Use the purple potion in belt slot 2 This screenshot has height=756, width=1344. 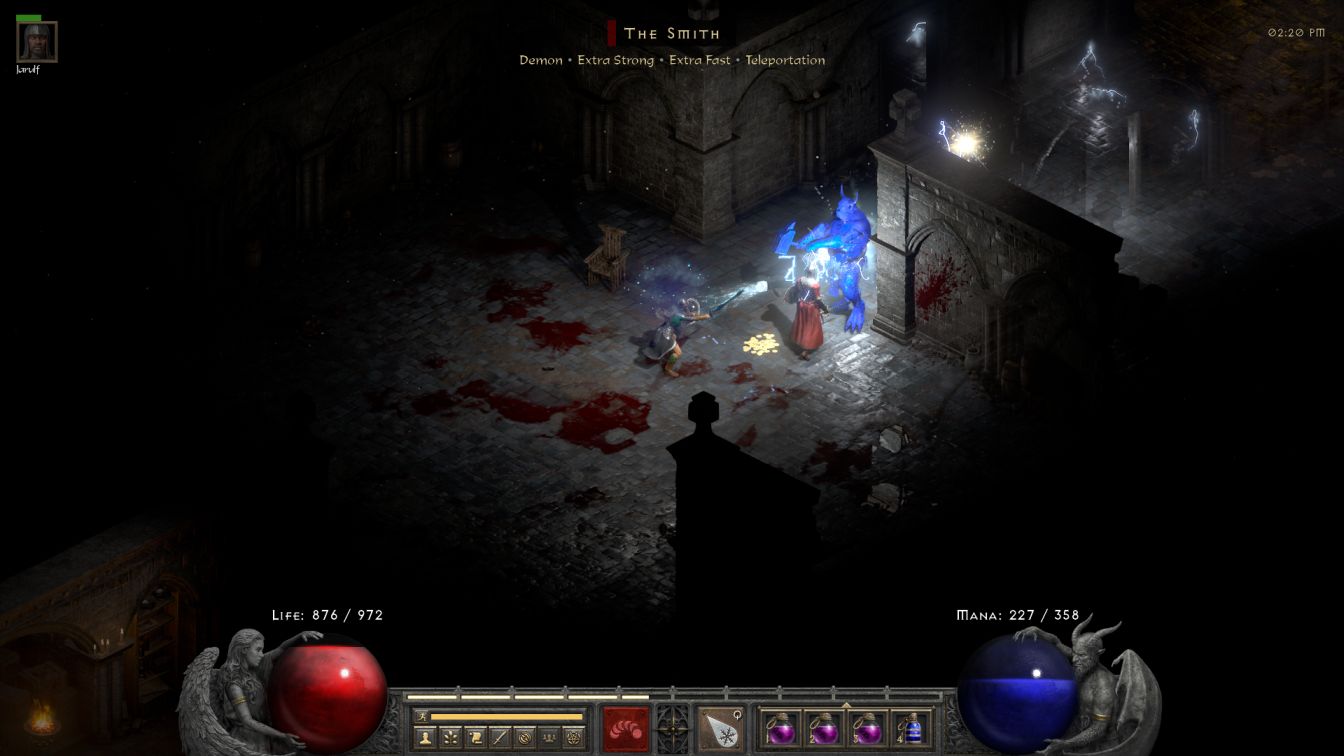tap(824, 728)
